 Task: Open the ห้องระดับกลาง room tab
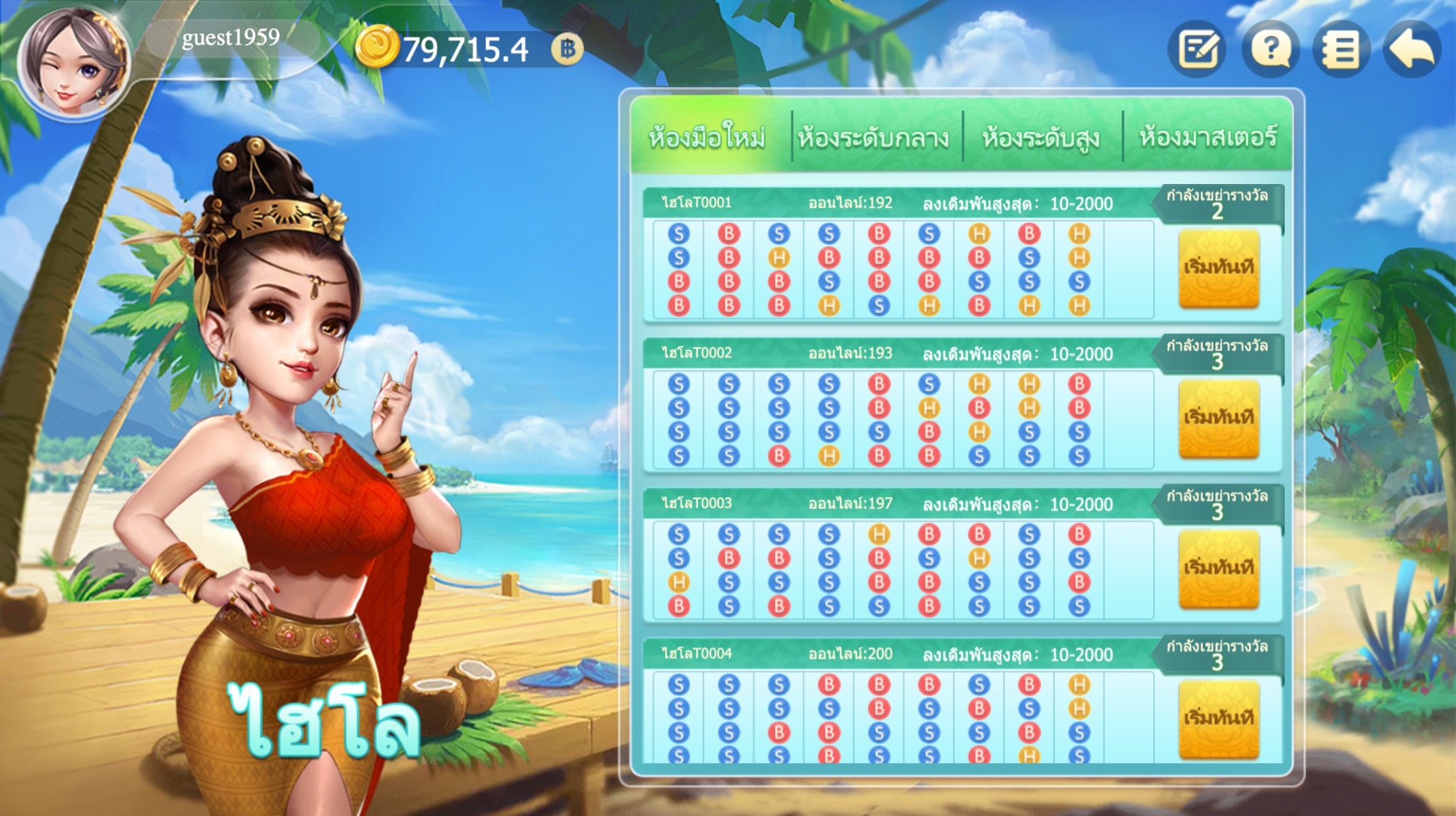click(873, 138)
